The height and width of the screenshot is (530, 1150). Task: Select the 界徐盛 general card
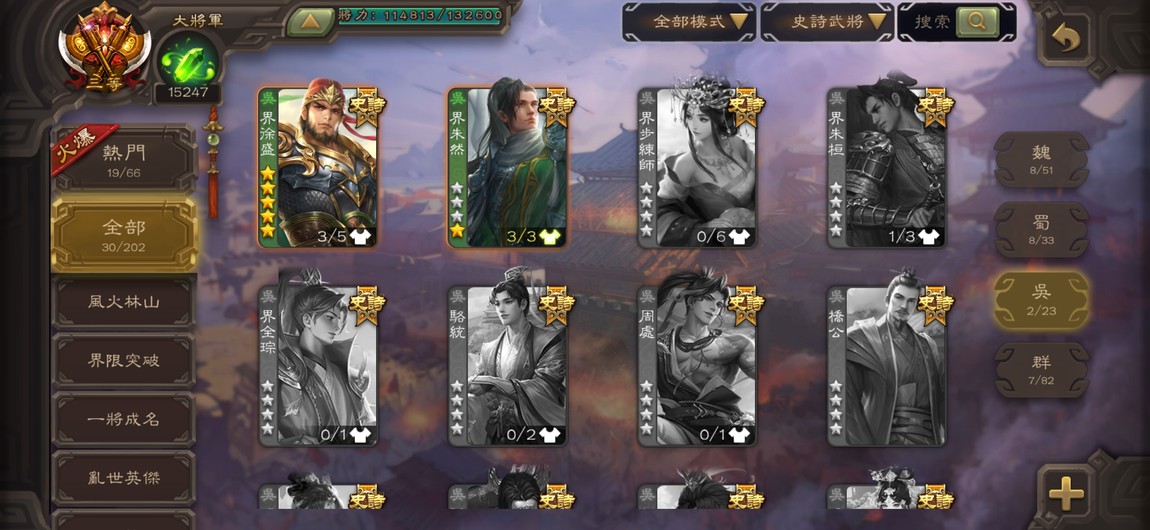tap(318, 167)
